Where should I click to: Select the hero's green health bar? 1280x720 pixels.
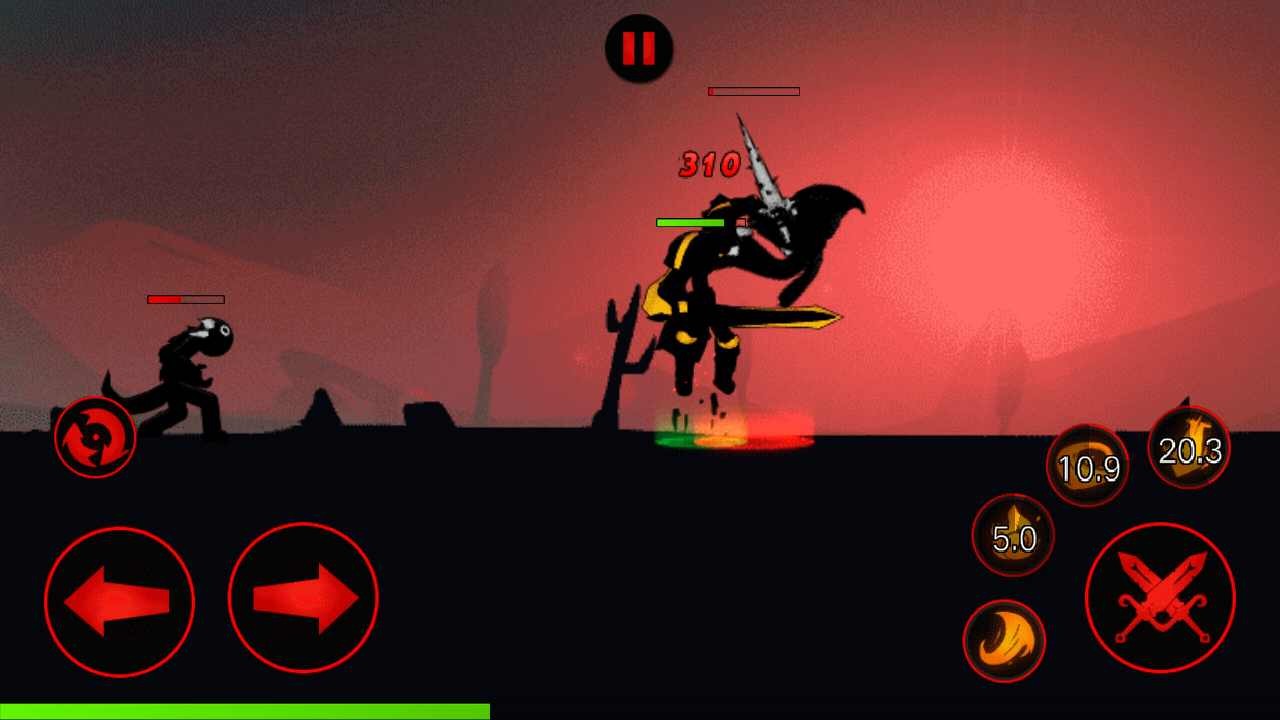tap(690, 221)
